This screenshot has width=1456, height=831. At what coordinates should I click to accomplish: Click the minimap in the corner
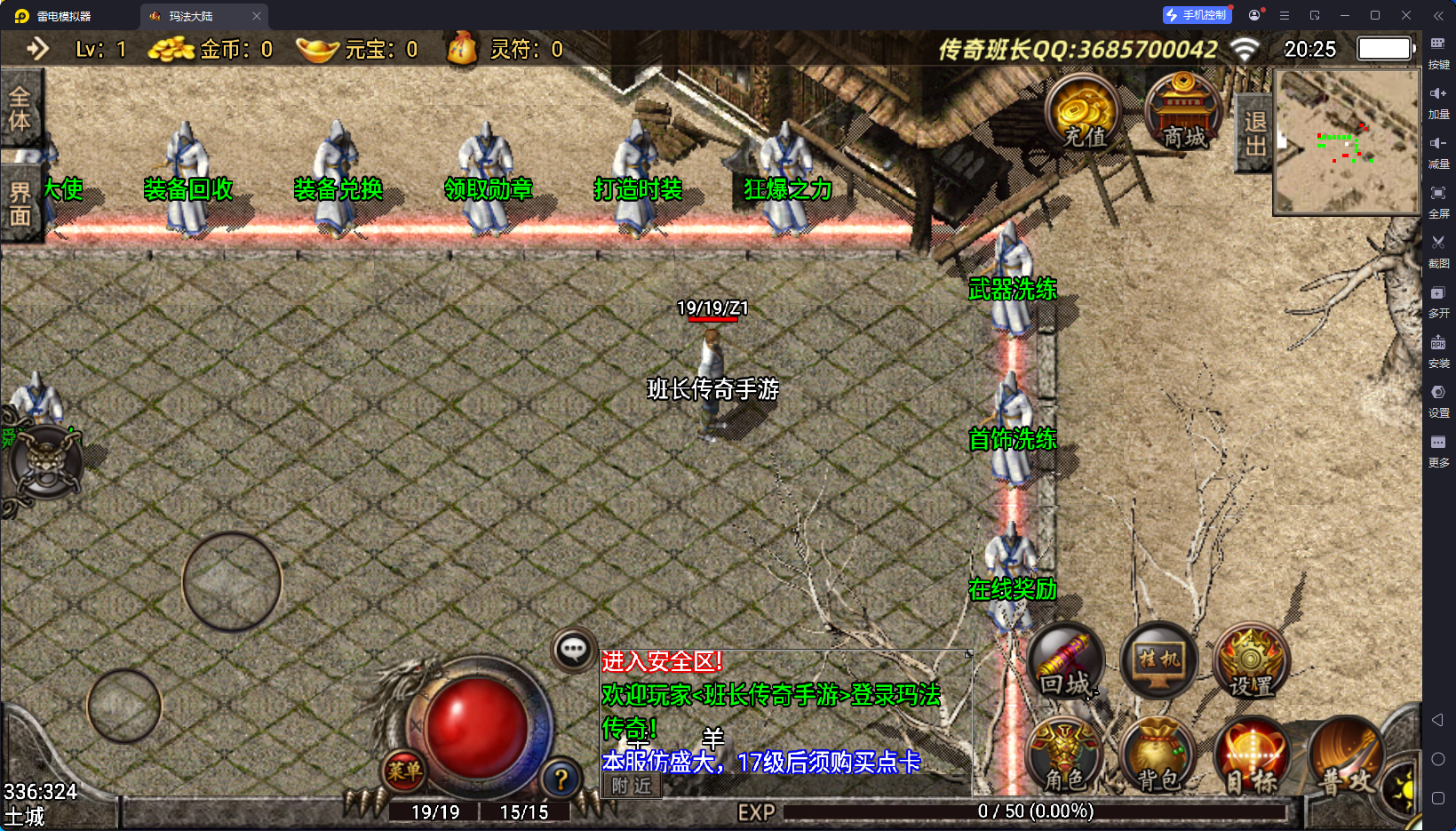1347,144
